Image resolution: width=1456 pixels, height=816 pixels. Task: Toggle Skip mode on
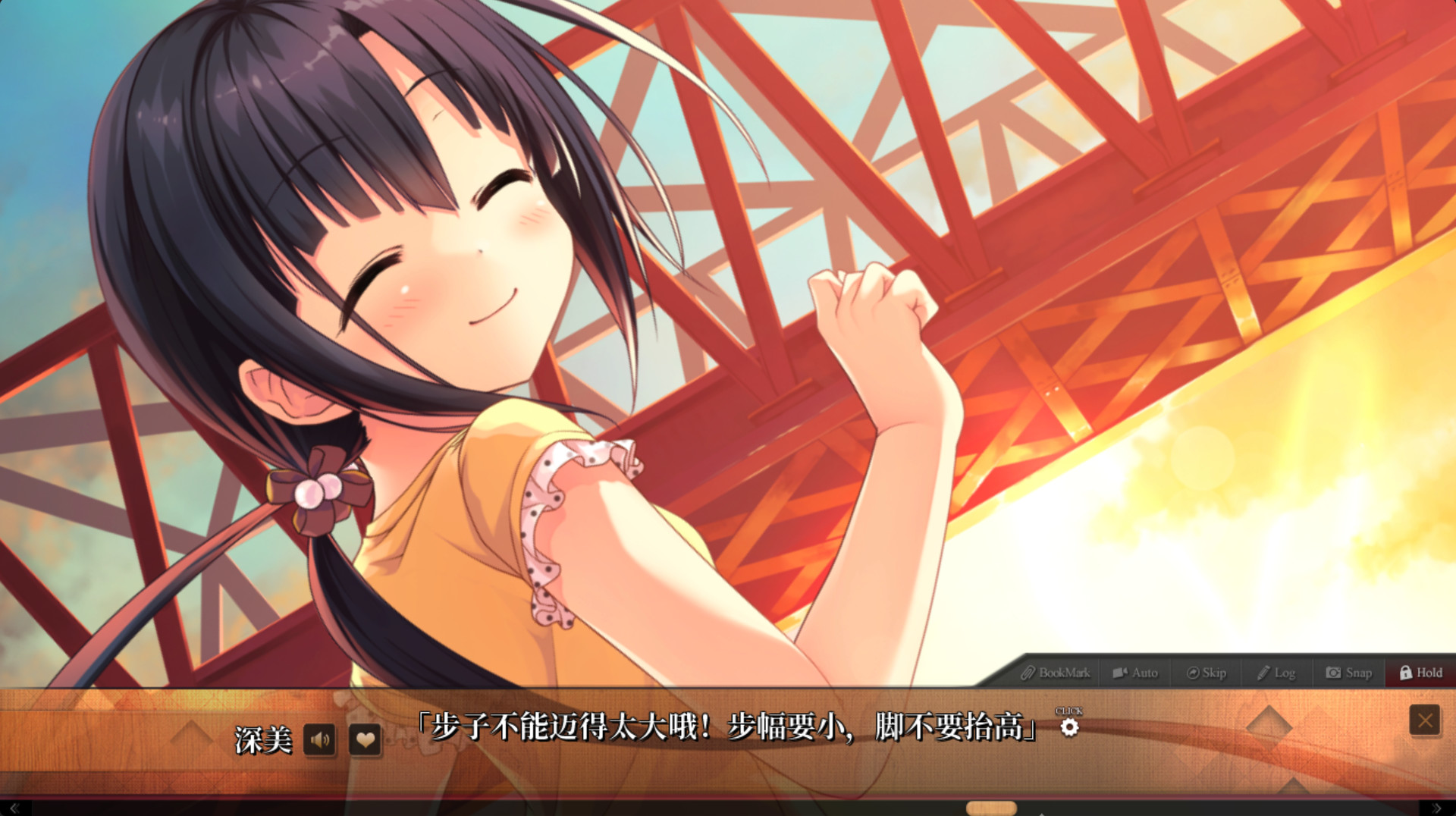pos(1207,673)
